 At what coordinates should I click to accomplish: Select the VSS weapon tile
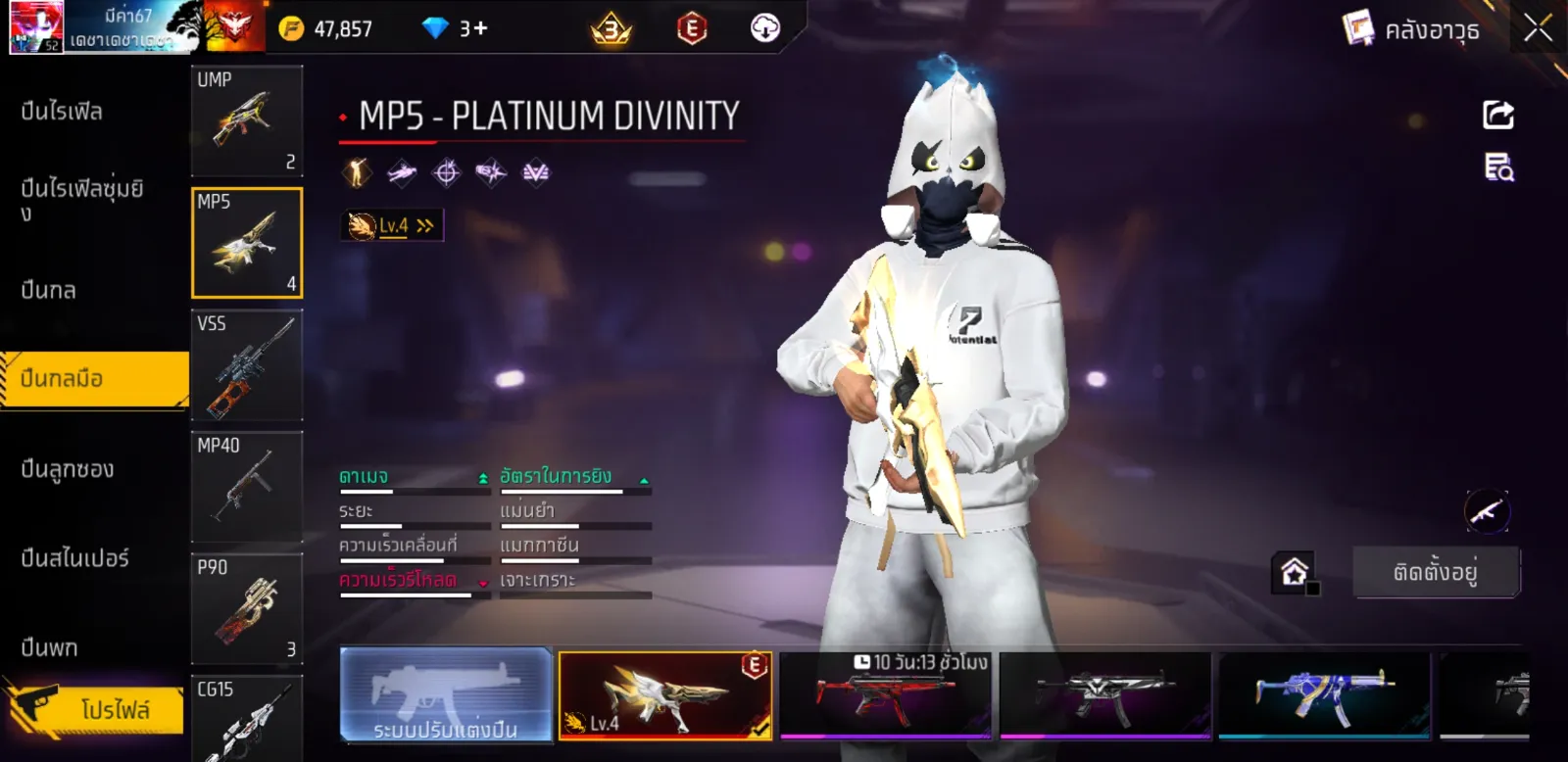247,365
